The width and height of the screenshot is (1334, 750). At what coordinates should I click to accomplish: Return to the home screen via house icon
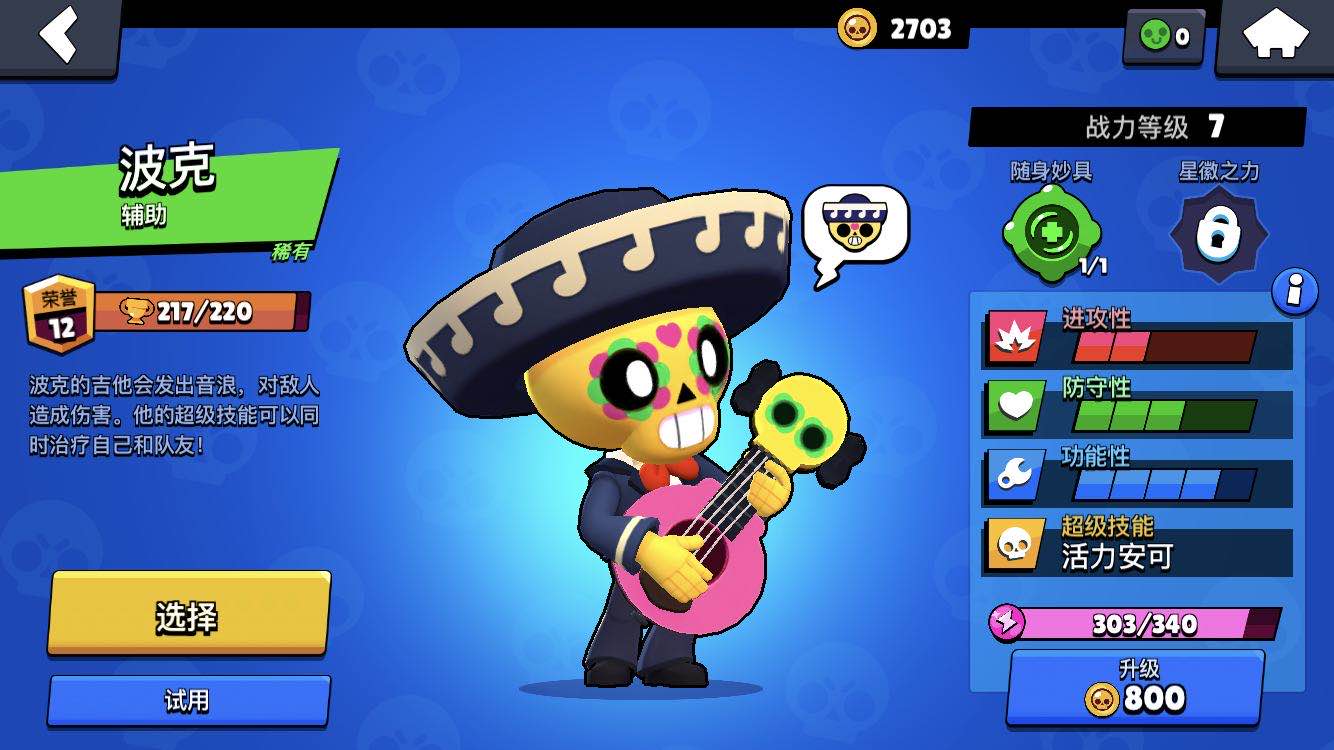(x=1275, y=36)
